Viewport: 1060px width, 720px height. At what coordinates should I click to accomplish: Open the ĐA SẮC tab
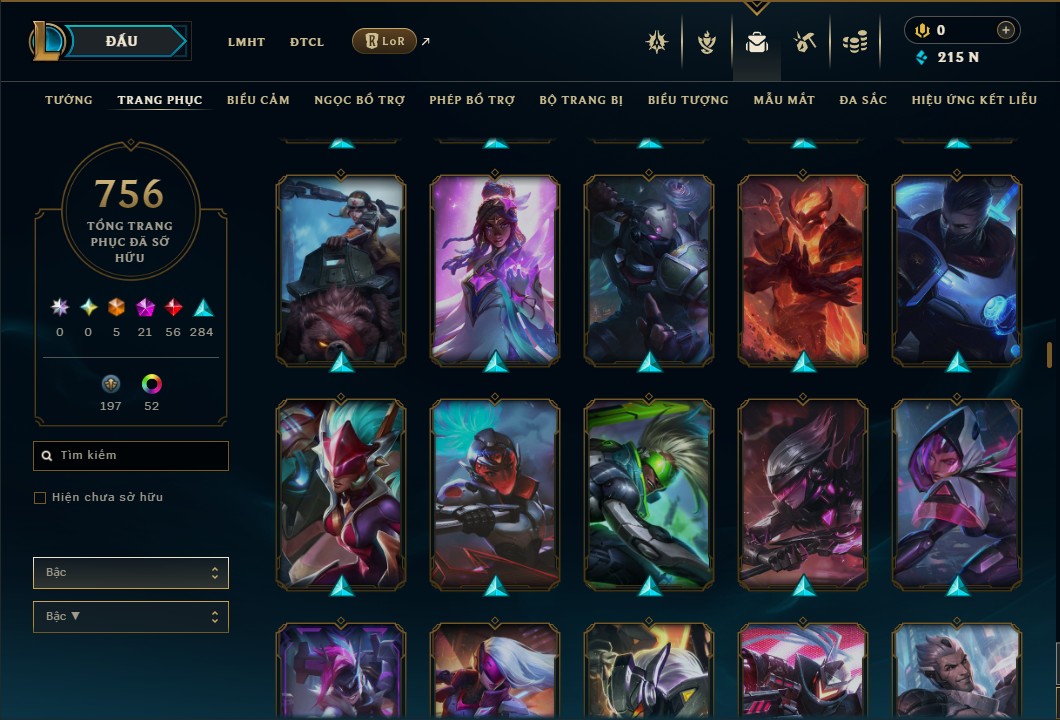863,100
